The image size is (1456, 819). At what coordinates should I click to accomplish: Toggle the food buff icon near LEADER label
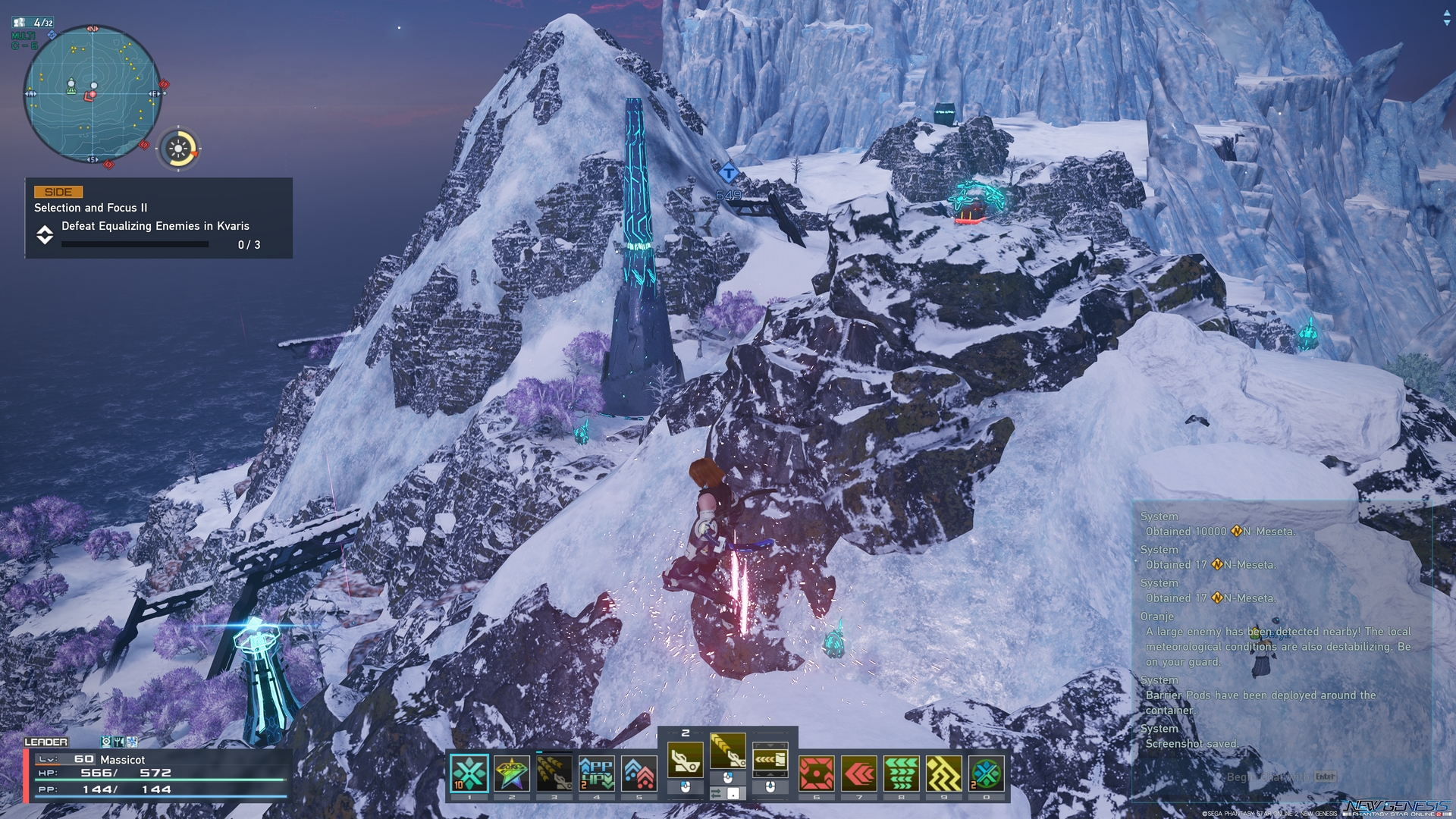(x=119, y=742)
